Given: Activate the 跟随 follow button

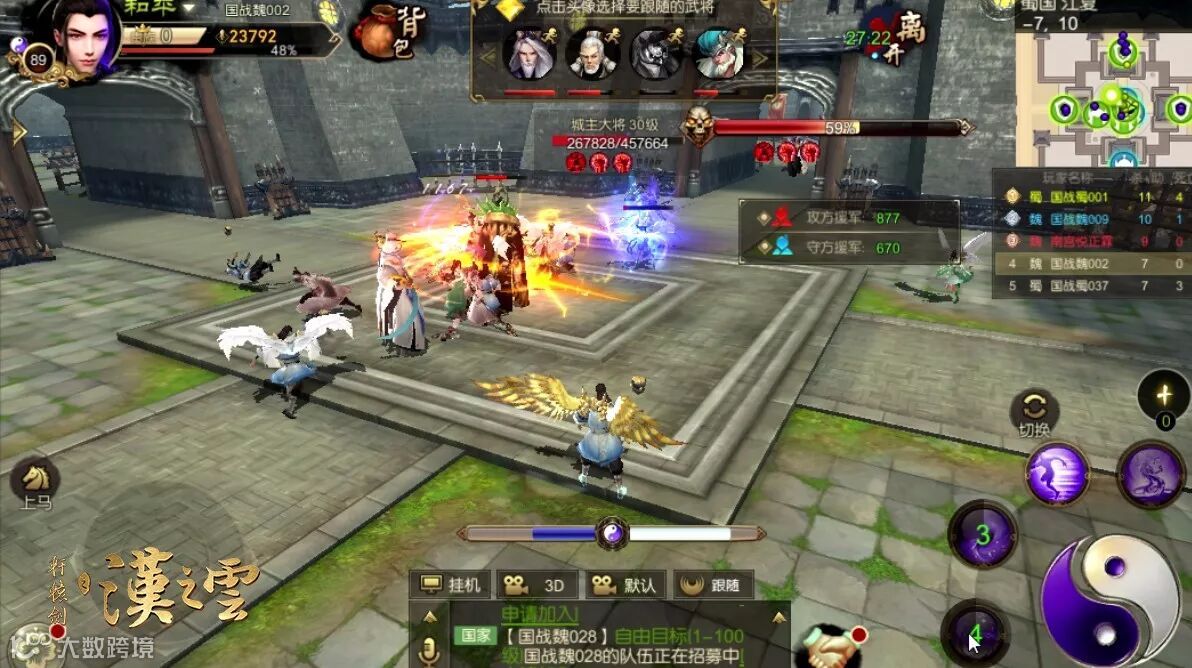Looking at the screenshot, I should (x=712, y=586).
